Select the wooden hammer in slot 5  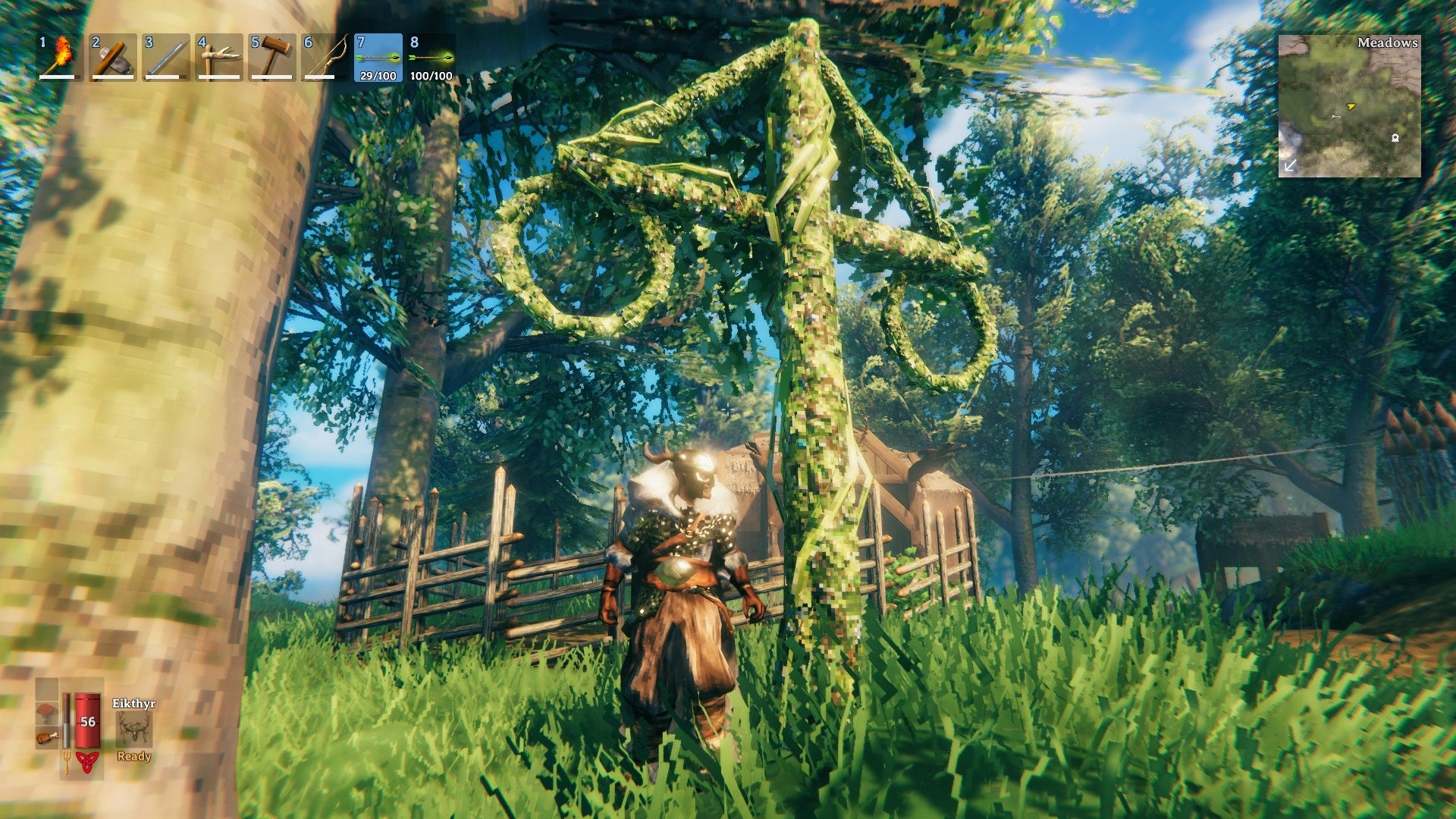[272, 57]
